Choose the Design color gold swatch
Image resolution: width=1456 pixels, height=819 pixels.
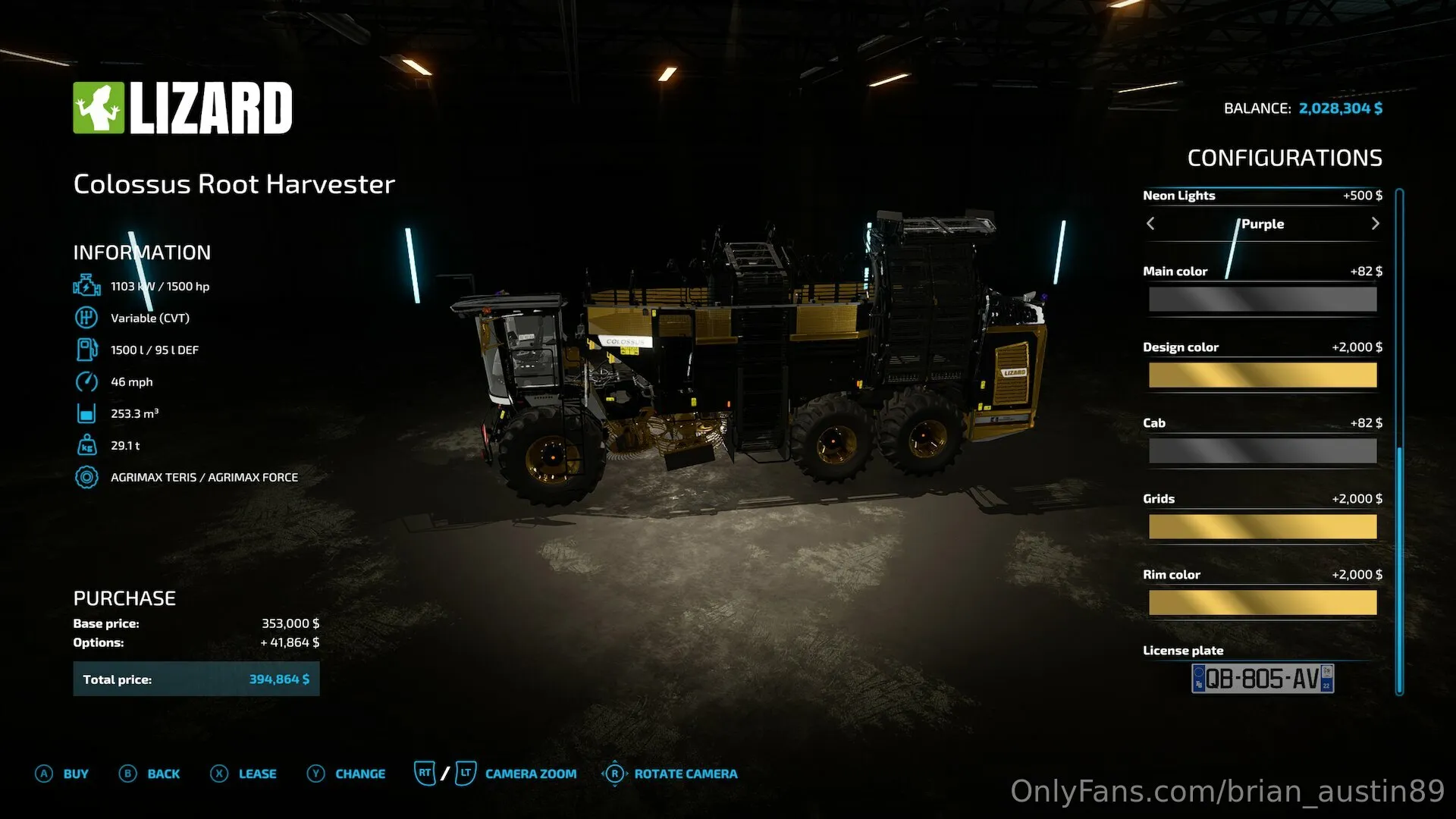pyautogui.click(x=1262, y=375)
